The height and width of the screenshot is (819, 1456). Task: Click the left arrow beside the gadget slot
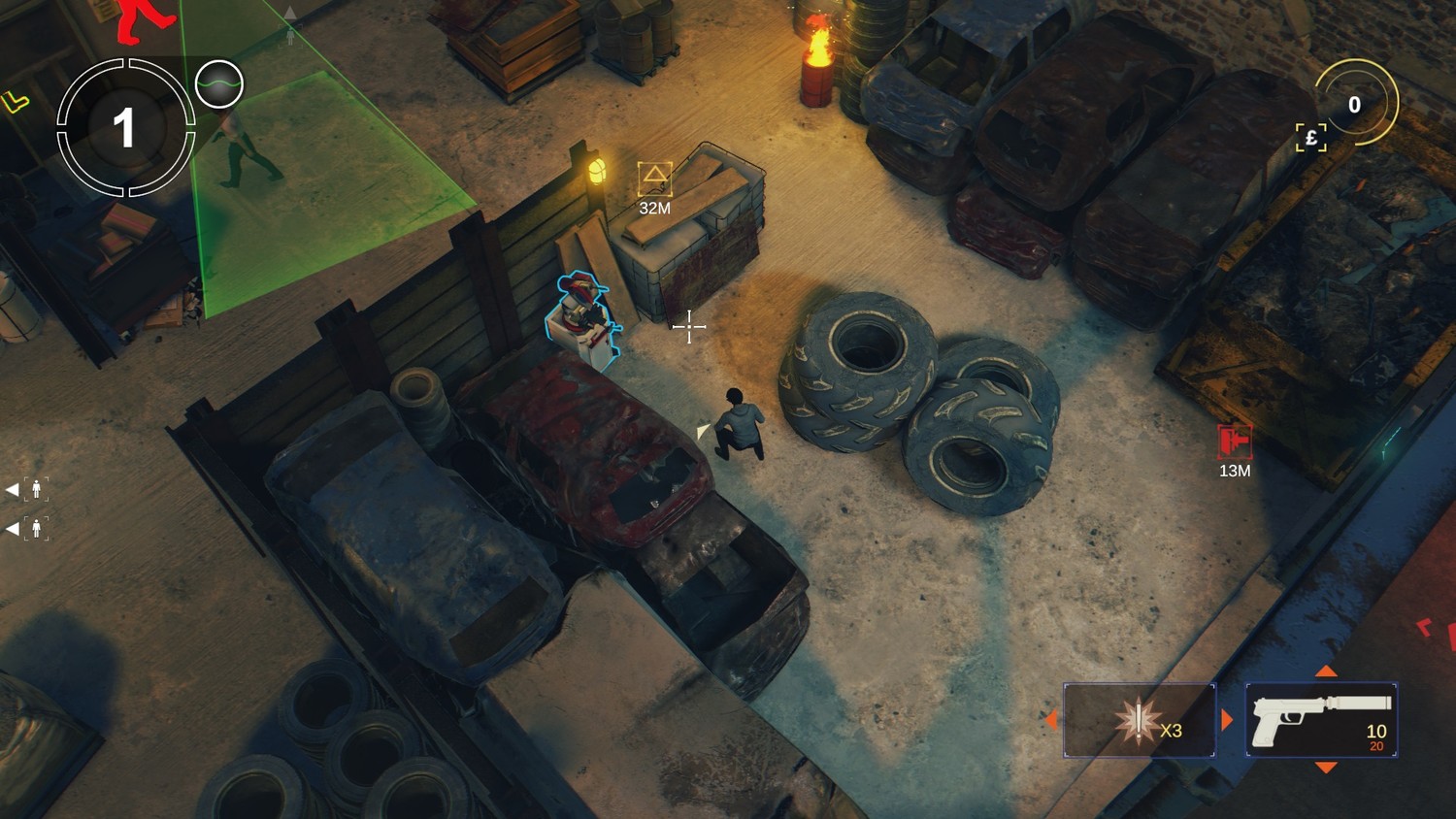1050,720
